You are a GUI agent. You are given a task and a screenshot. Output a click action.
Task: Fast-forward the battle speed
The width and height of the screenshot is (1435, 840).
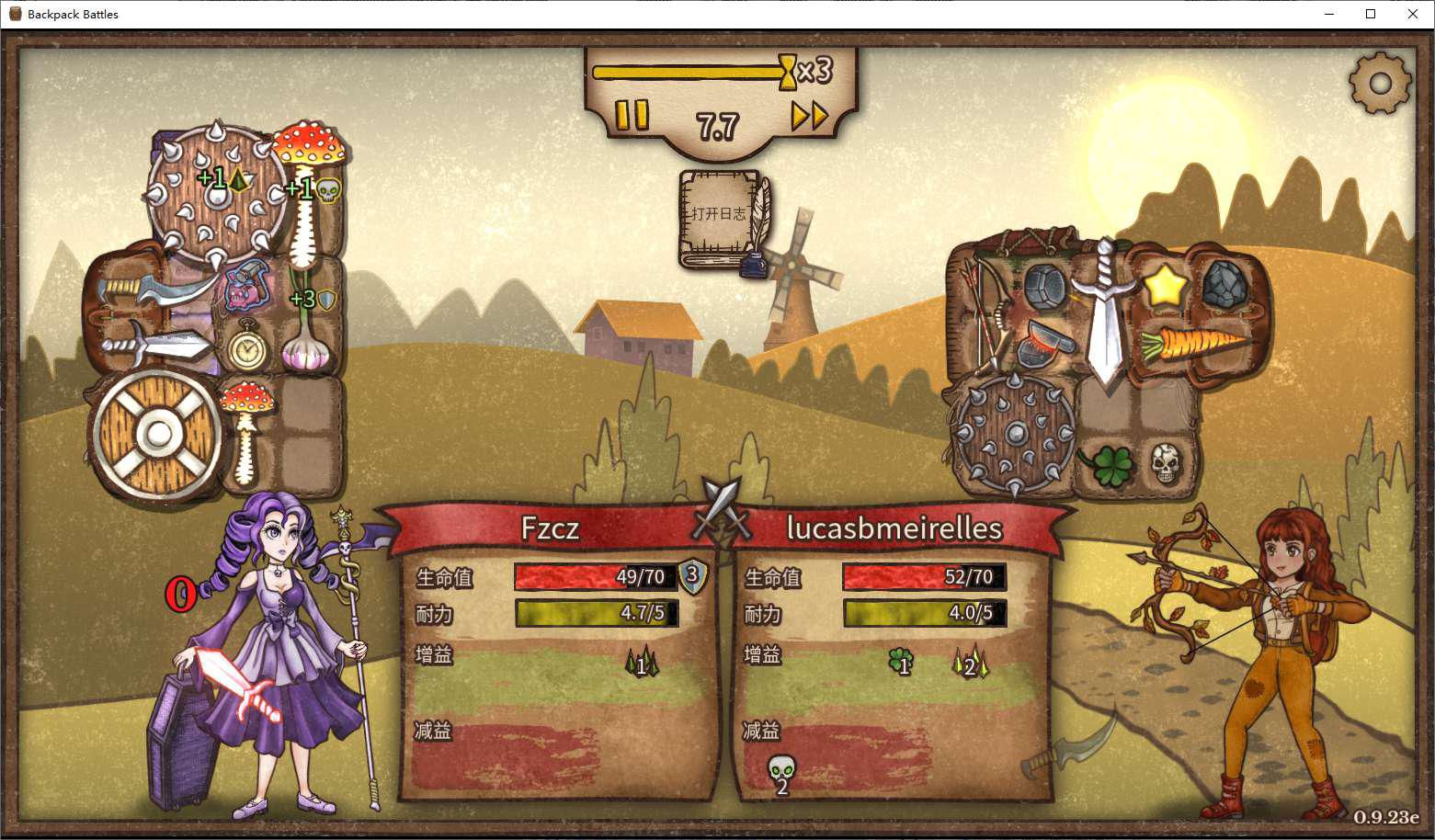[809, 116]
